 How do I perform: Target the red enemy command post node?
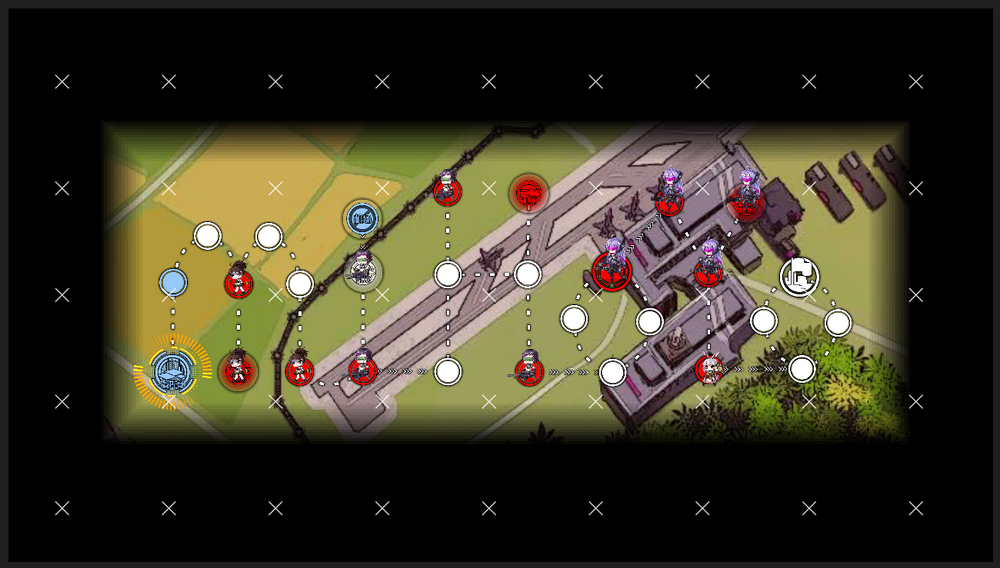(528, 192)
